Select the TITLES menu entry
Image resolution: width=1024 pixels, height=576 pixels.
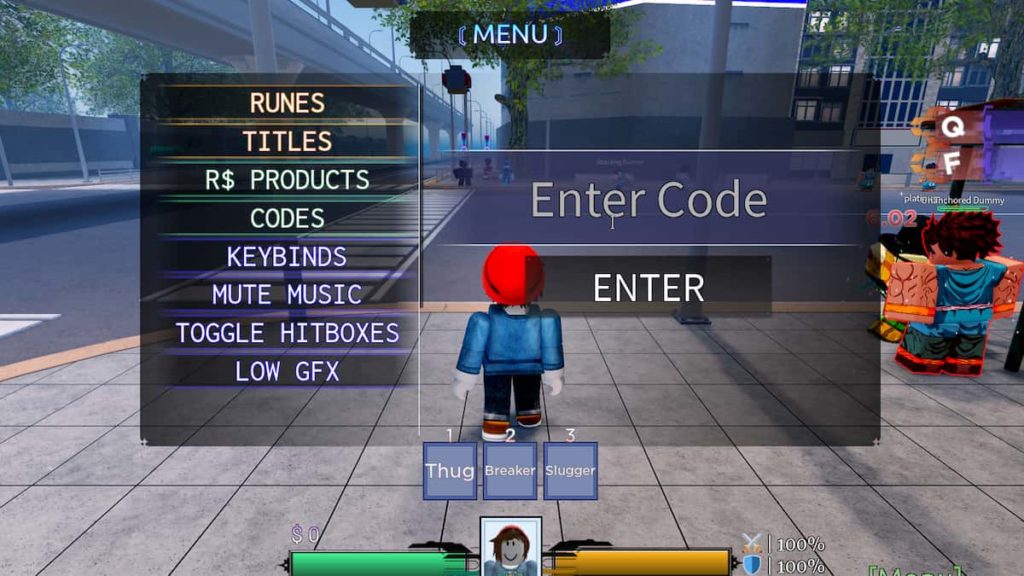point(287,141)
